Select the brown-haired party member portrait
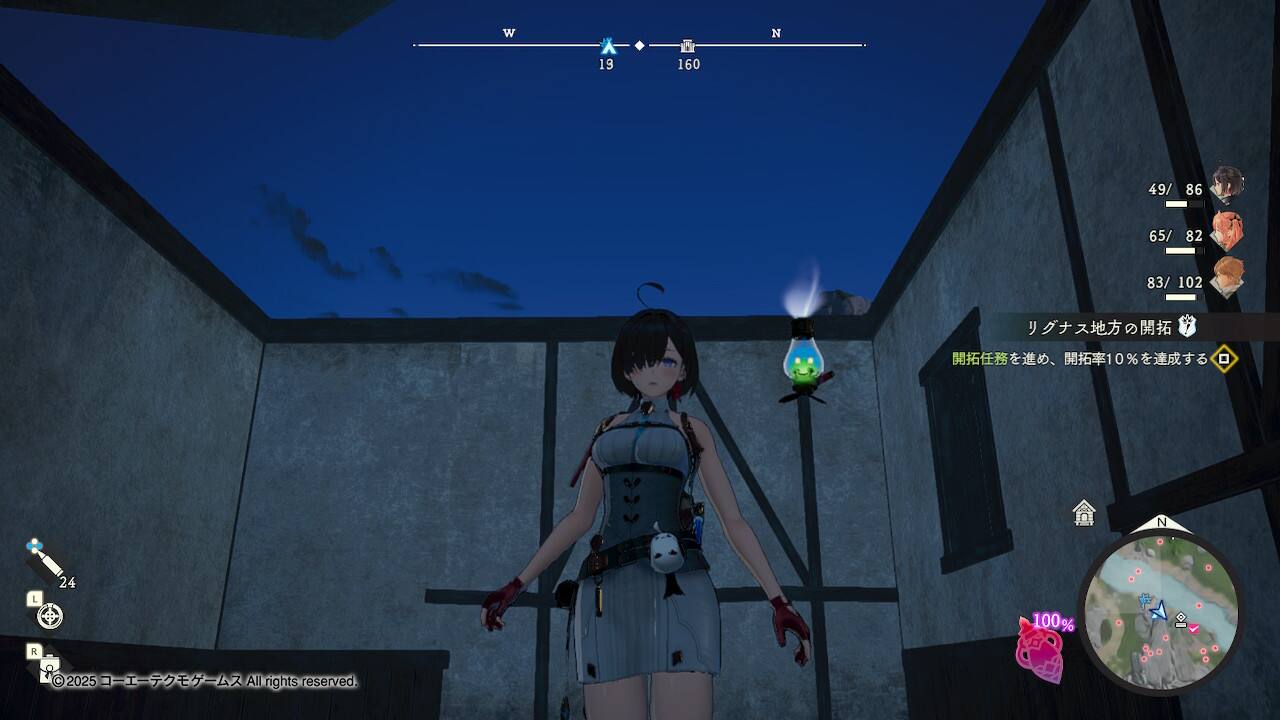Screen dimensions: 1280x720 (1226, 277)
